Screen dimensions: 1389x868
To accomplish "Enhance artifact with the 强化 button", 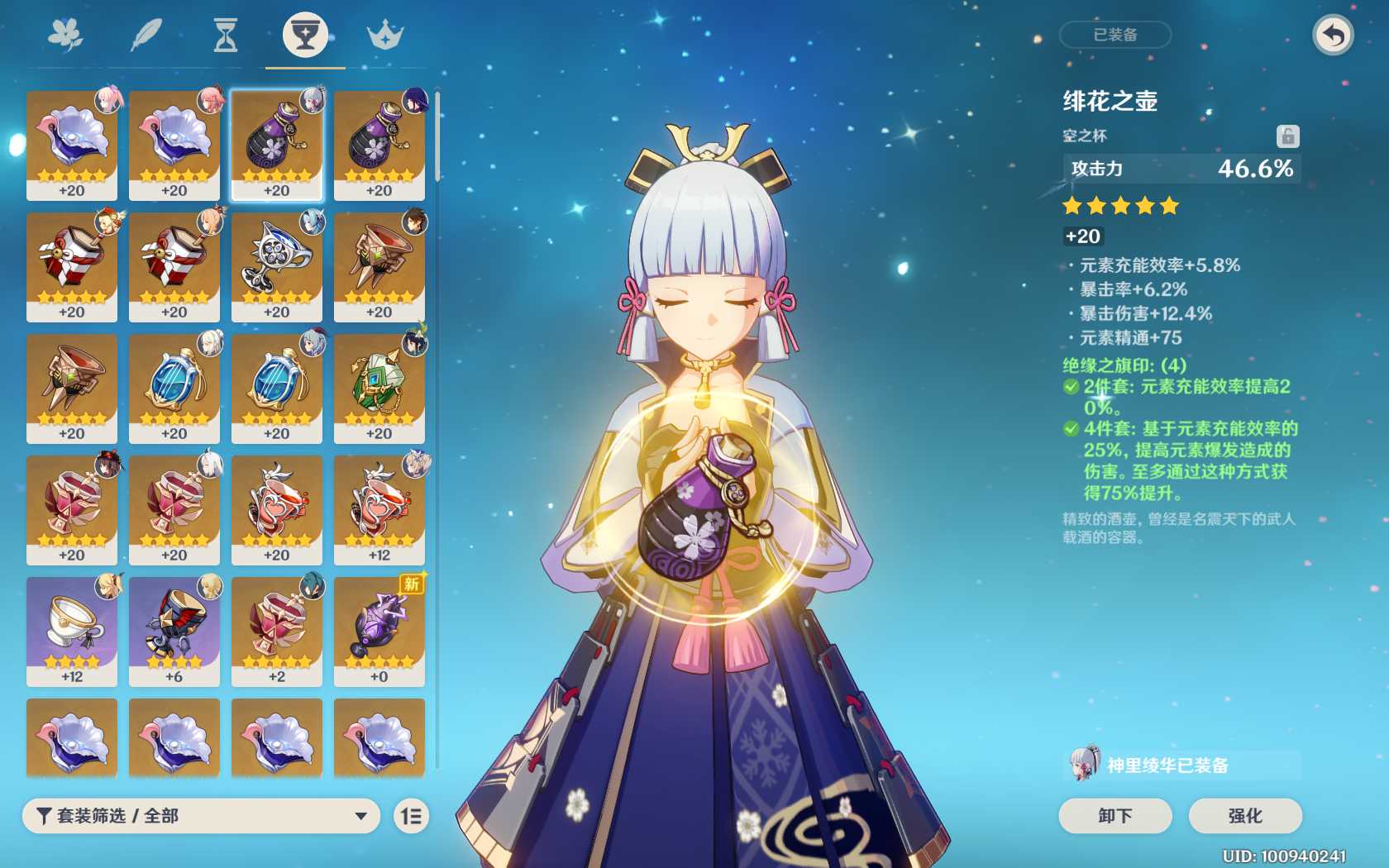I will (x=1245, y=816).
